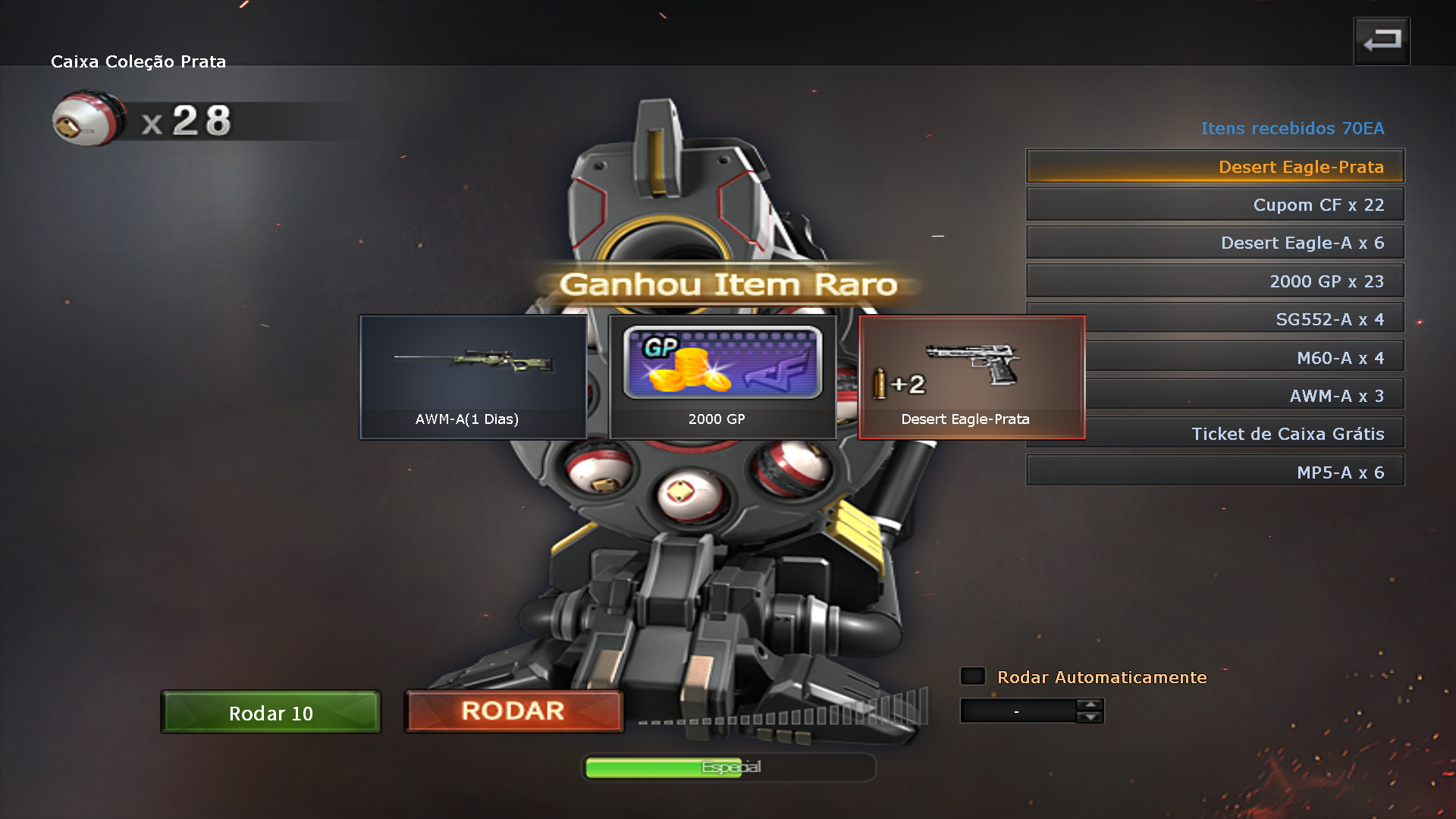The height and width of the screenshot is (819, 1456).
Task: Go back using the return arrow button
Action: 1382,41
